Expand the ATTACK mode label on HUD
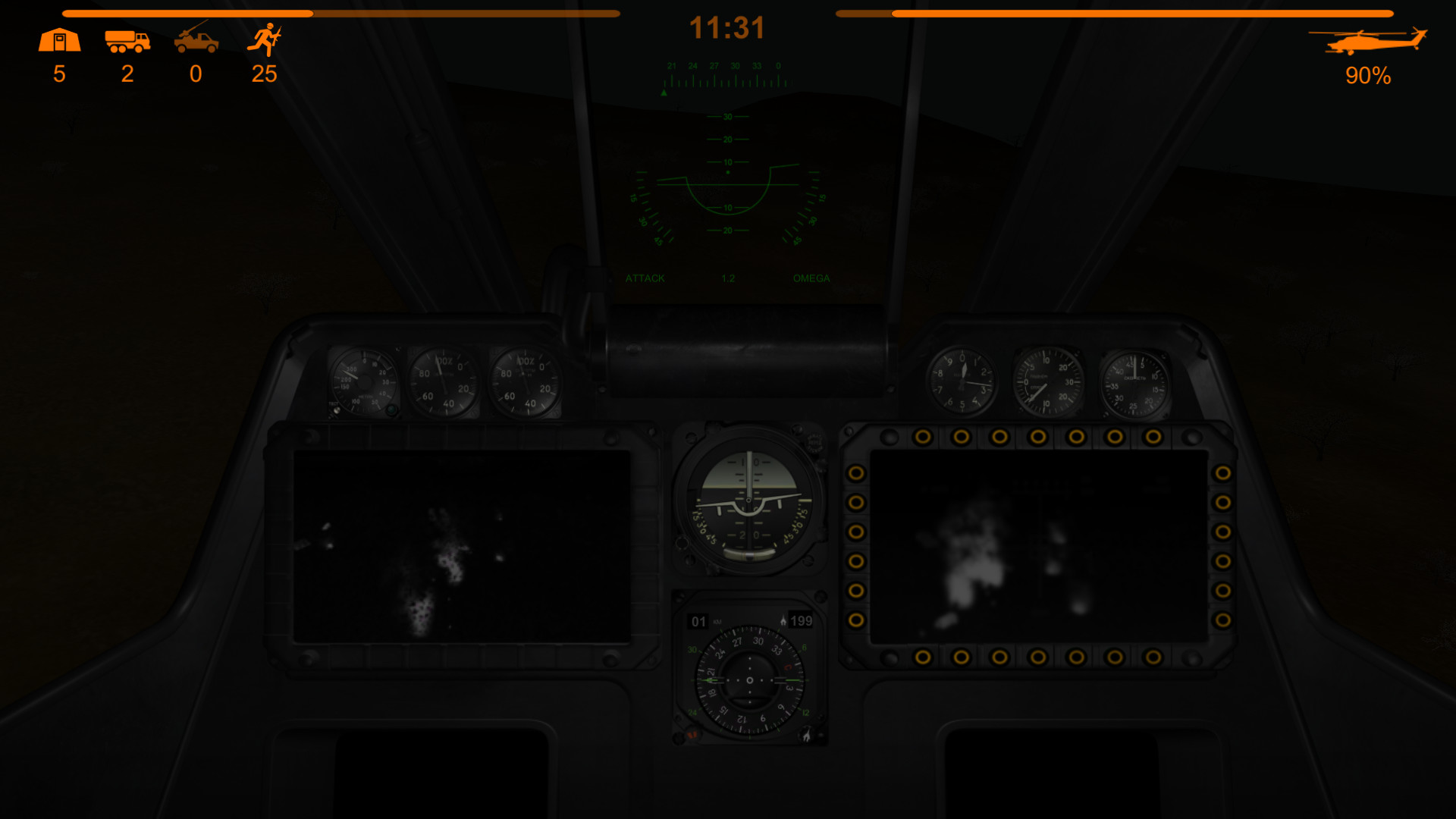This screenshot has height=819, width=1456. tap(645, 278)
